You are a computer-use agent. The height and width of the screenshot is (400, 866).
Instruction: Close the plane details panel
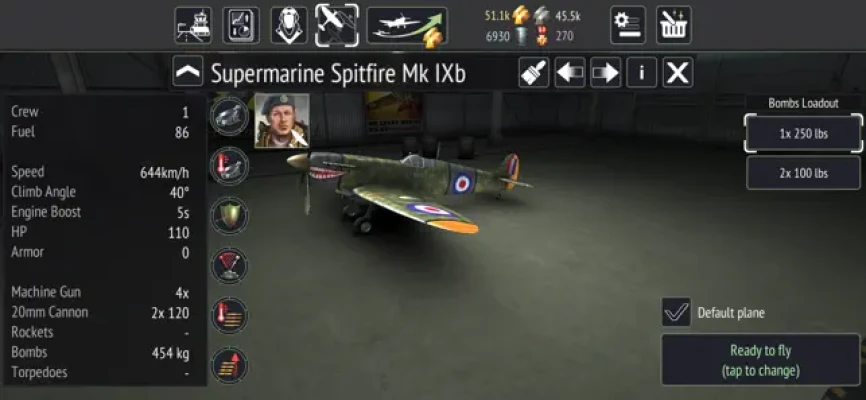pos(677,73)
